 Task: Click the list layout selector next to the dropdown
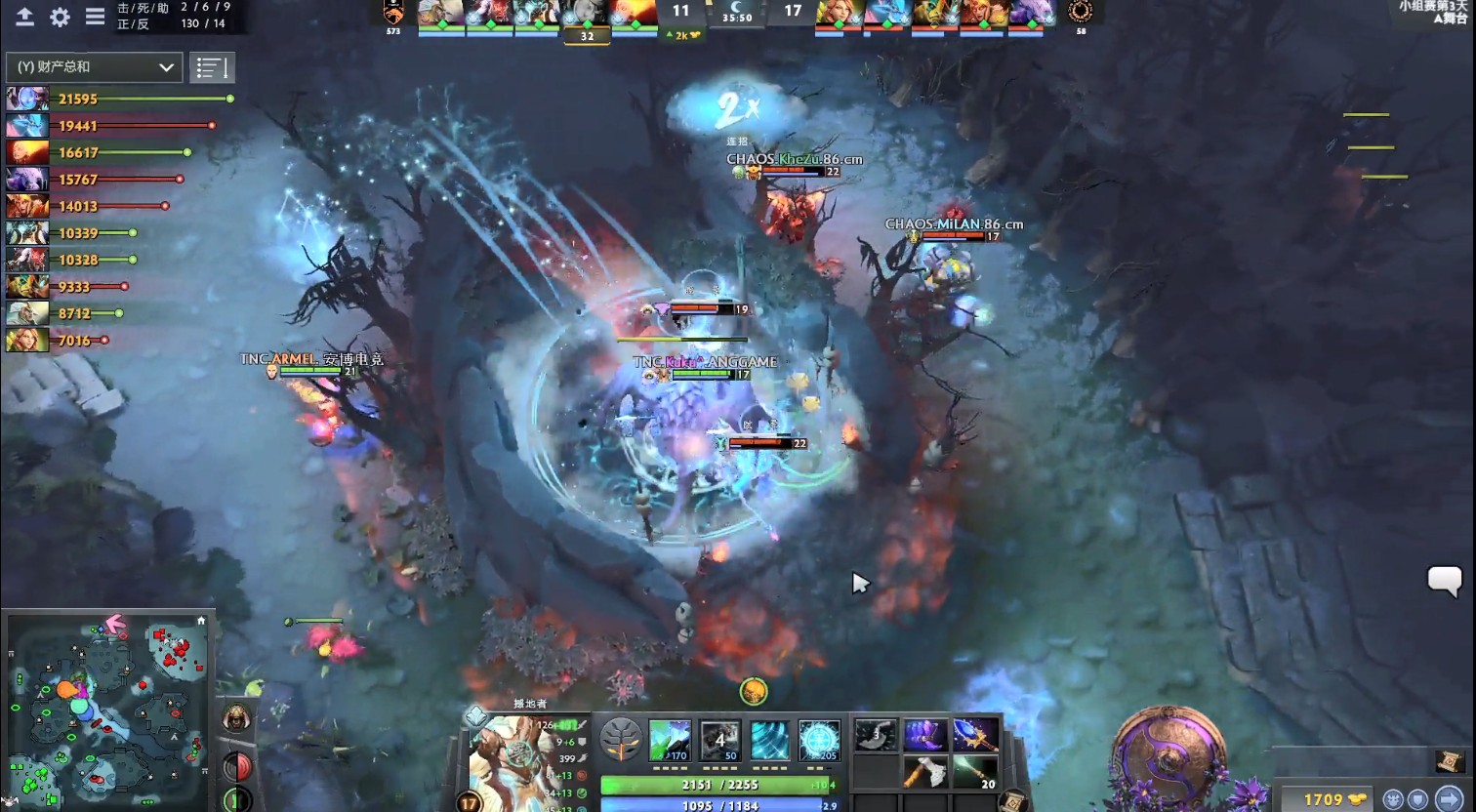pos(212,67)
